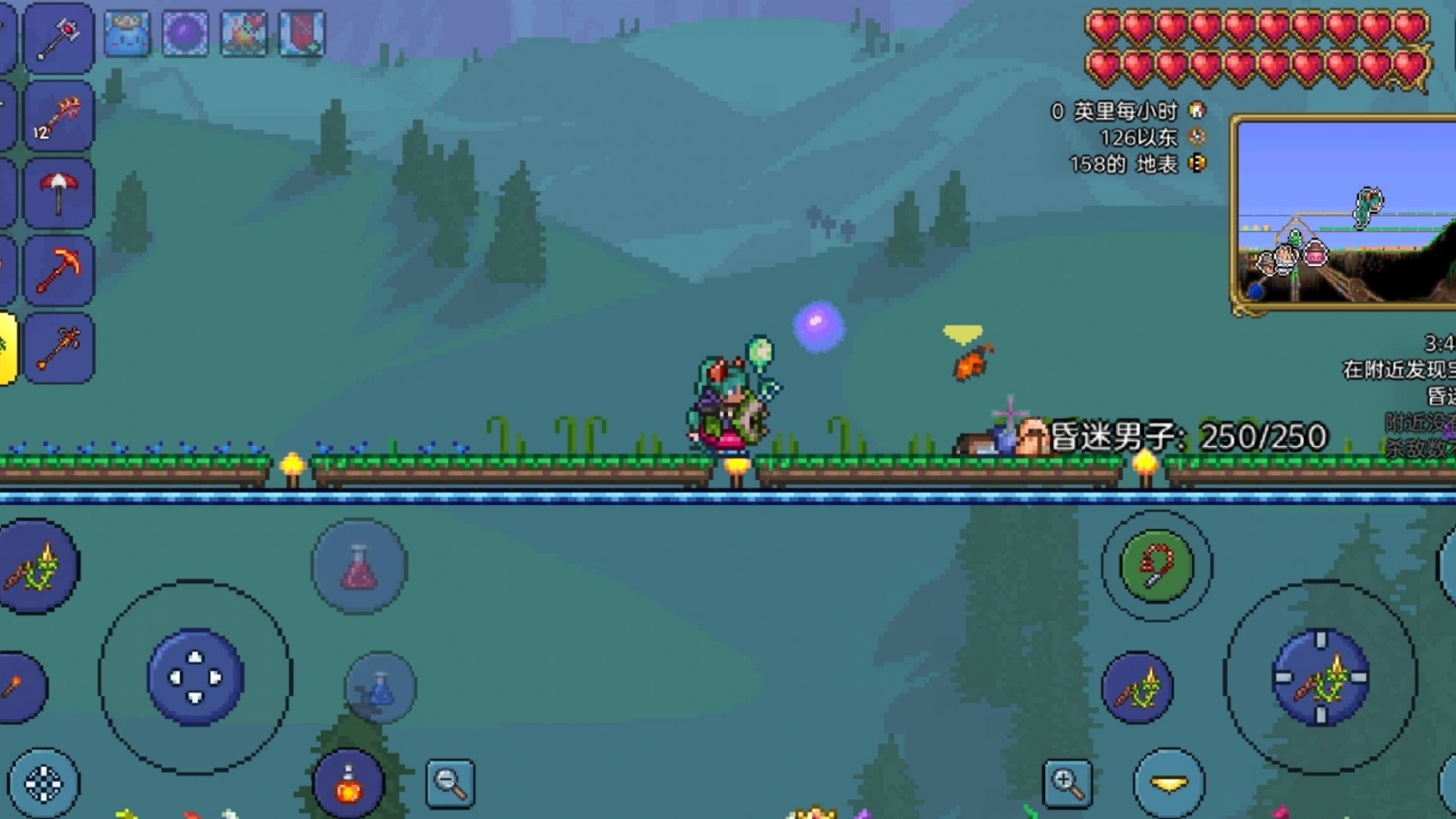Fire the candy cane grappling hook button
Viewport: 1456px width, 819px height.
coord(1156,566)
